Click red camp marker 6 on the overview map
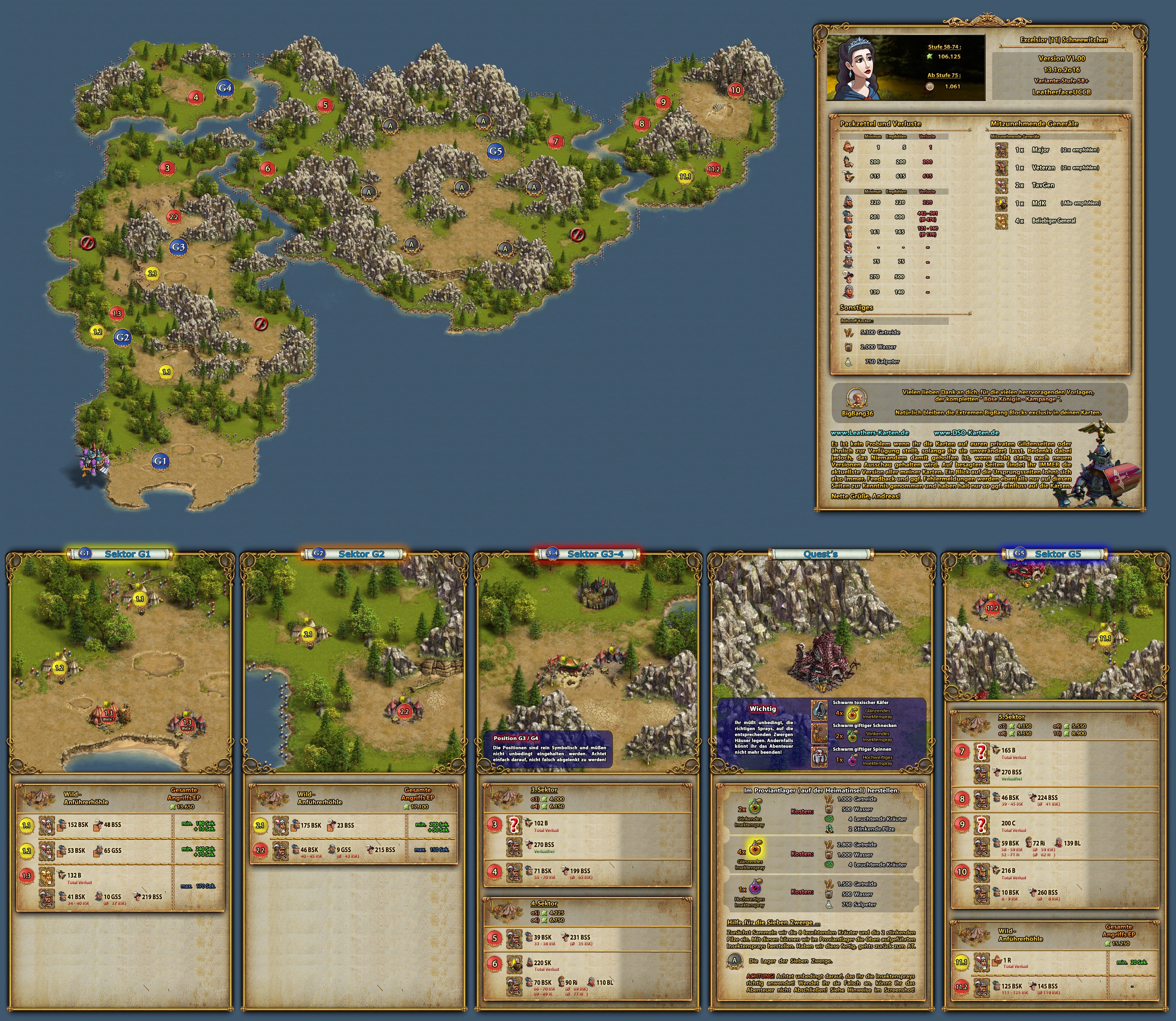The image size is (1176, 1021). click(267, 168)
